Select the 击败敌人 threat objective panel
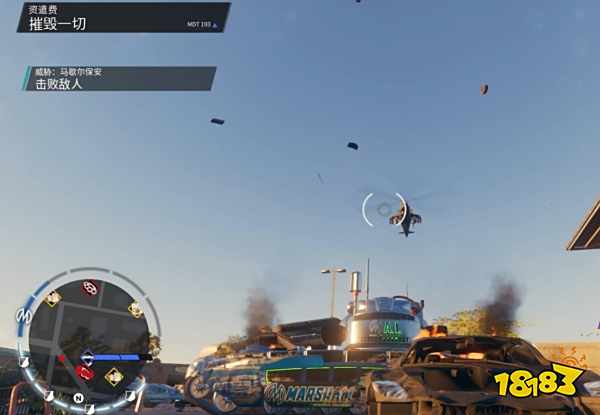The image size is (600, 415). coord(119,79)
